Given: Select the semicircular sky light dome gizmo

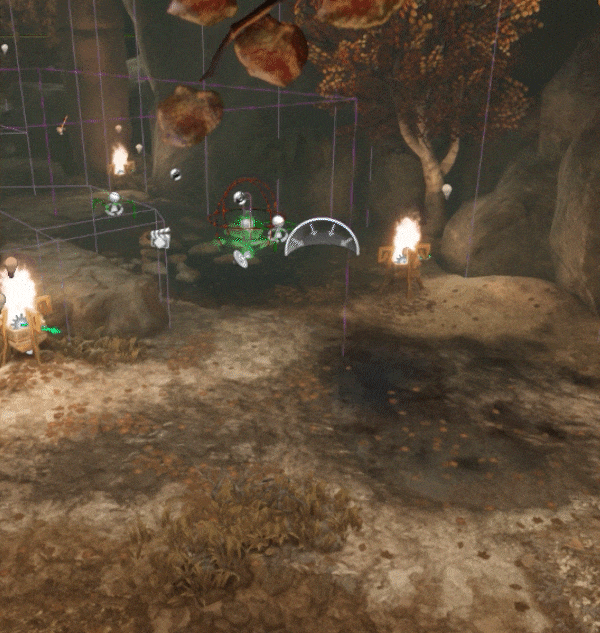Looking at the screenshot, I should (321, 237).
